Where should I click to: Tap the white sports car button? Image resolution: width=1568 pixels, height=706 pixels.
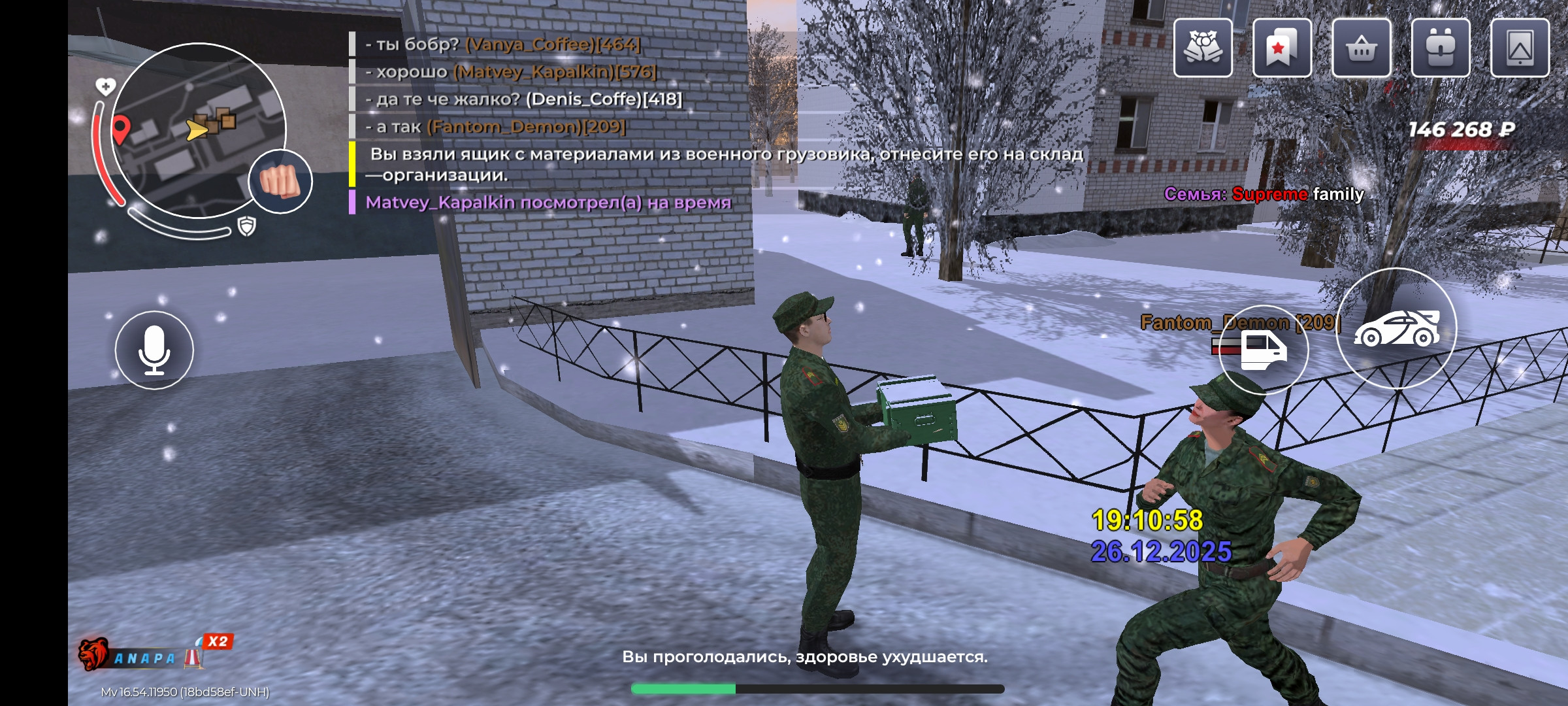pos(1396,329)
